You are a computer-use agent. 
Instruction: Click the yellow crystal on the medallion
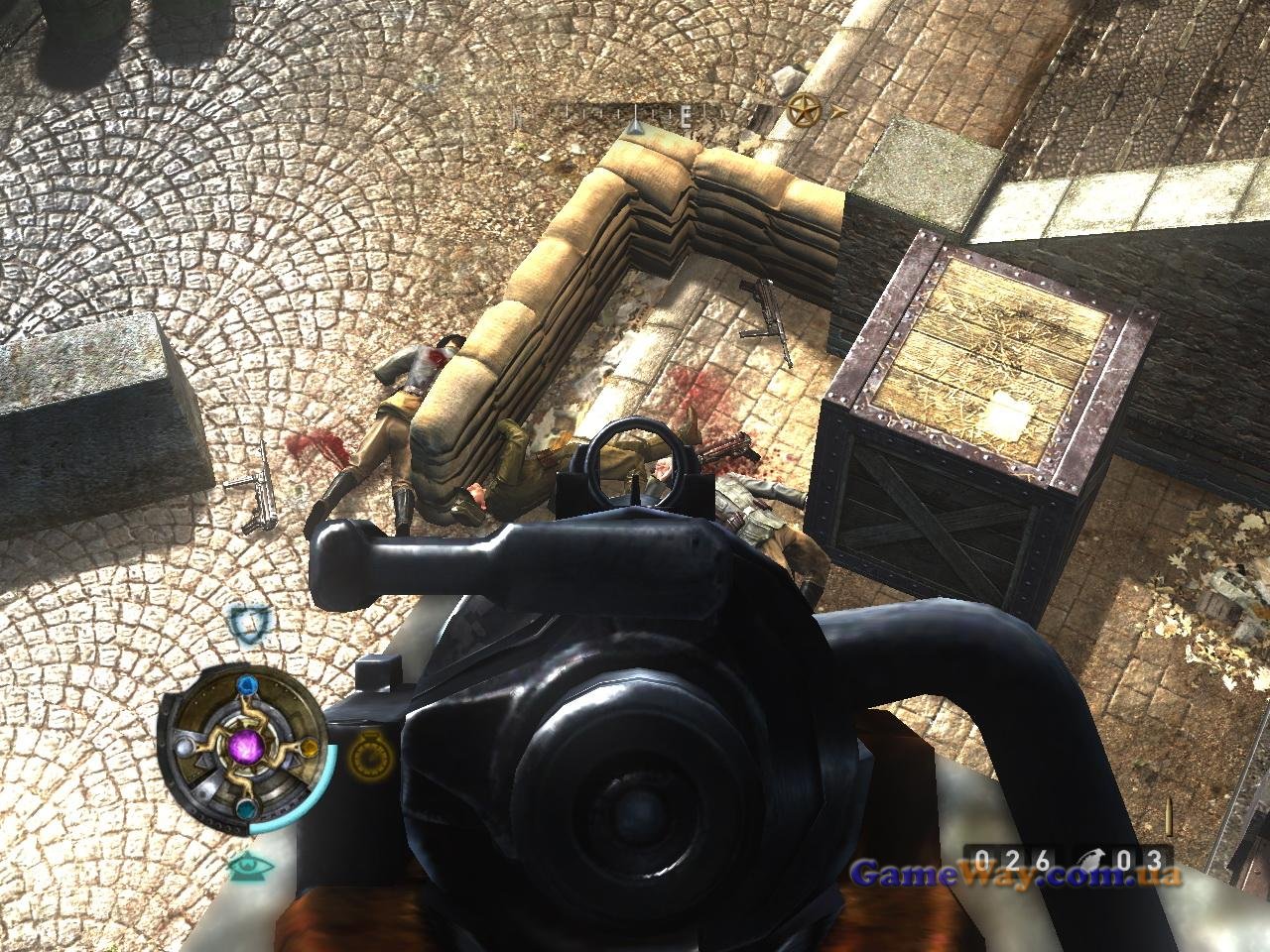307,747
